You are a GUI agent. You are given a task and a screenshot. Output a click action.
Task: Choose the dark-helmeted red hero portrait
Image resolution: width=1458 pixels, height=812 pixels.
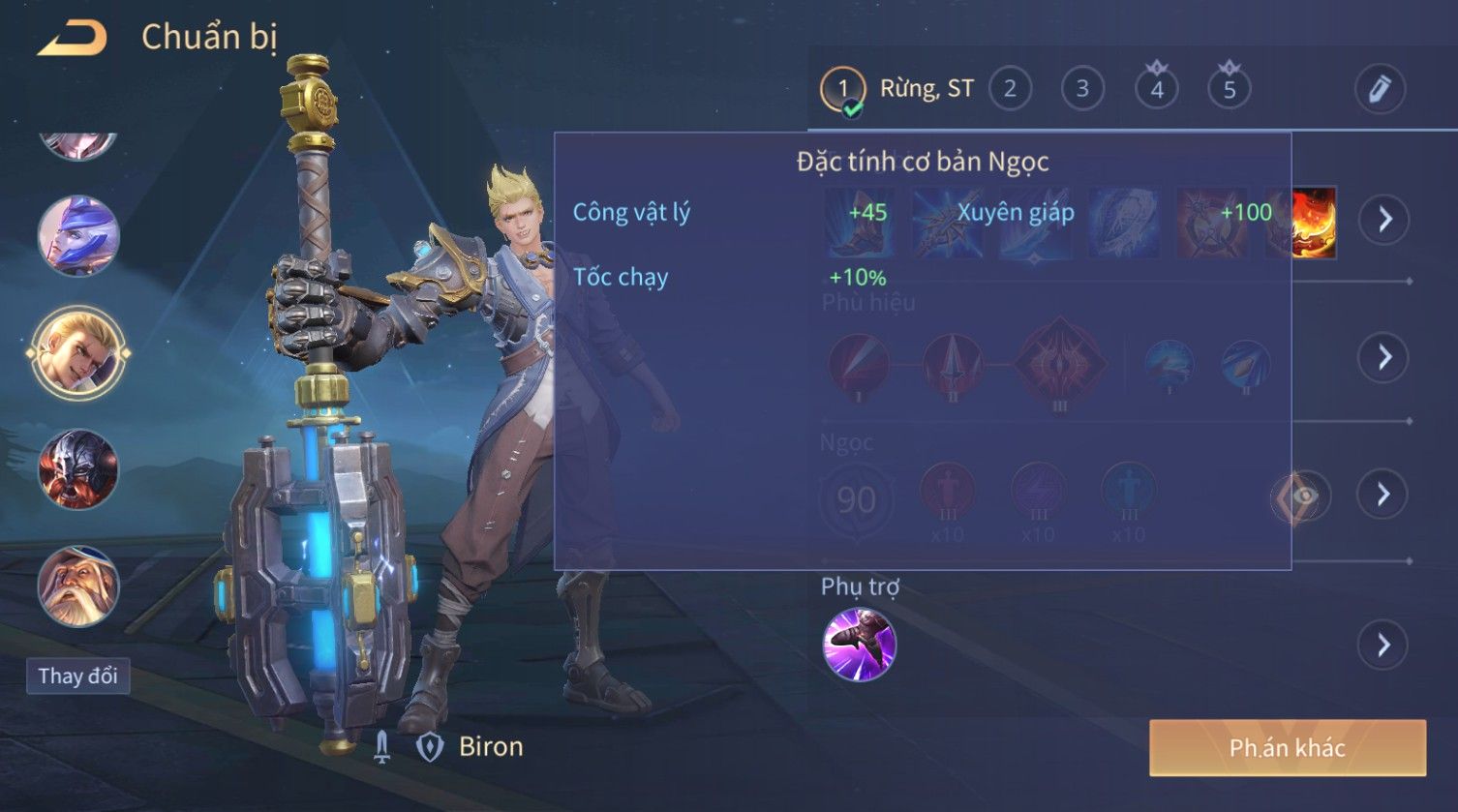point(77,469)
